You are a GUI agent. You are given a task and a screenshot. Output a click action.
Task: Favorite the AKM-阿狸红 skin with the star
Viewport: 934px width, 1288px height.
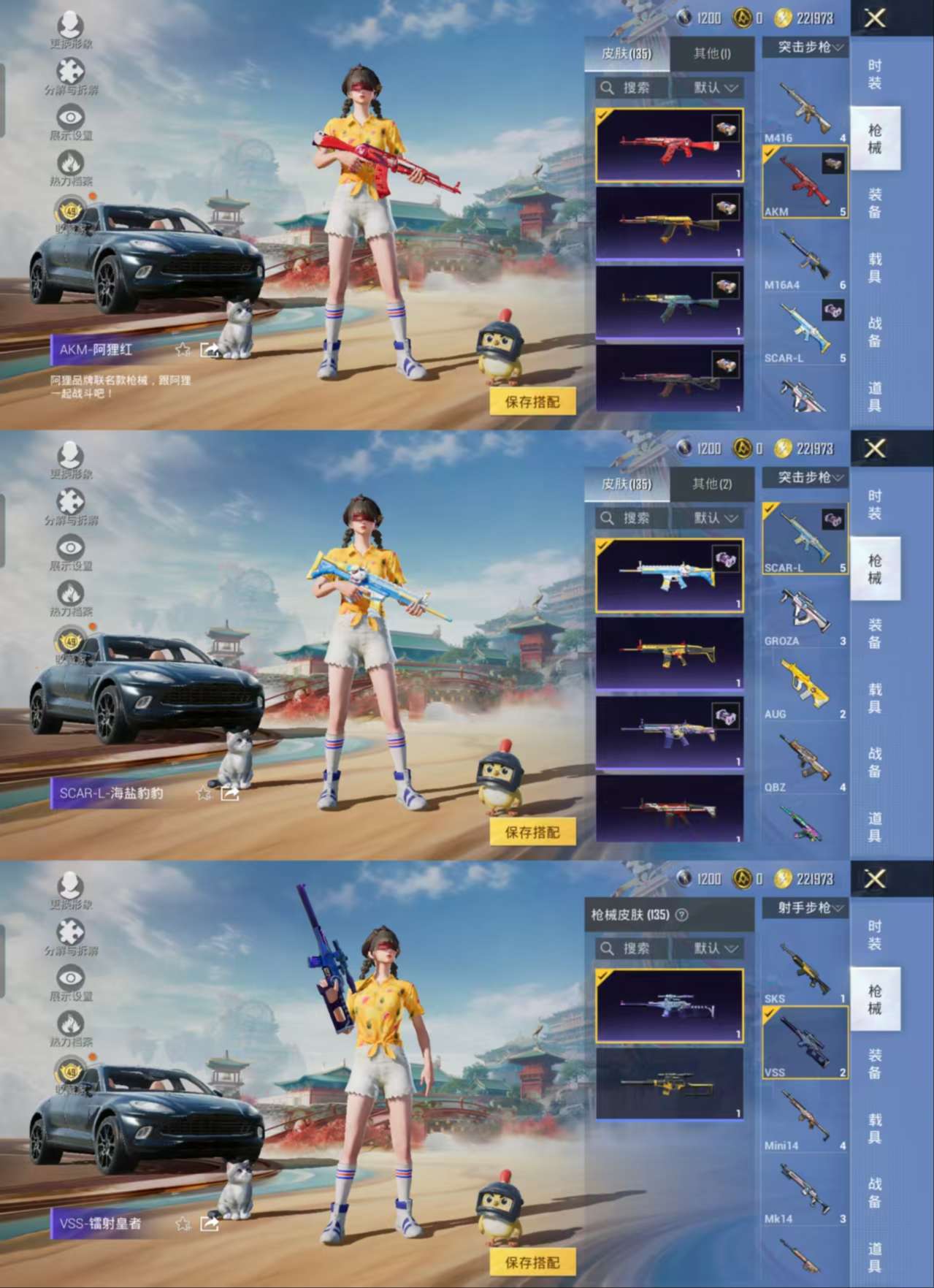[183, 350]
